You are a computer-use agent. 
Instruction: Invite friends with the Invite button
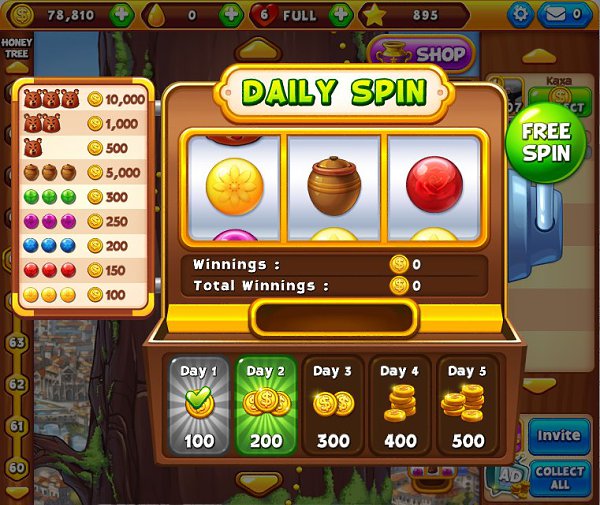coord(558,436)
